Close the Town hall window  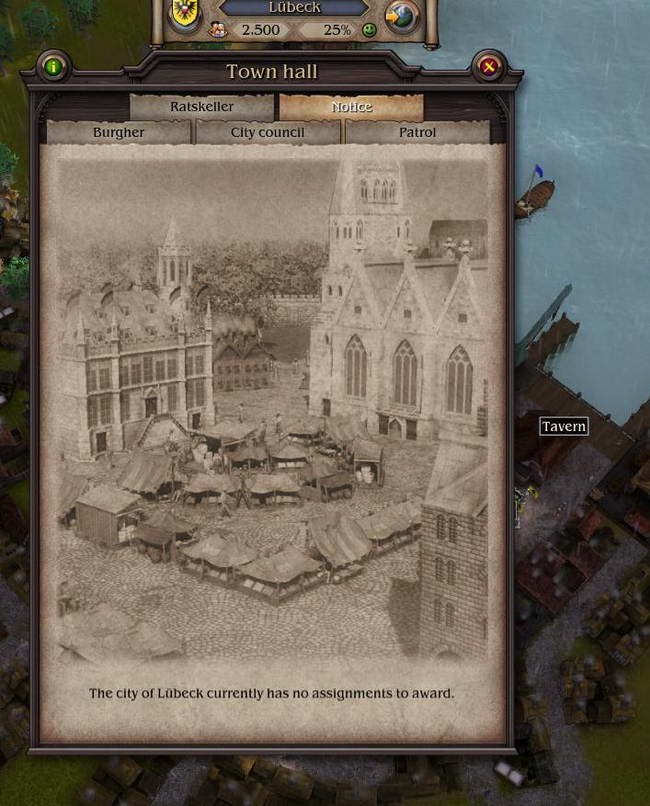pos(489,67)
